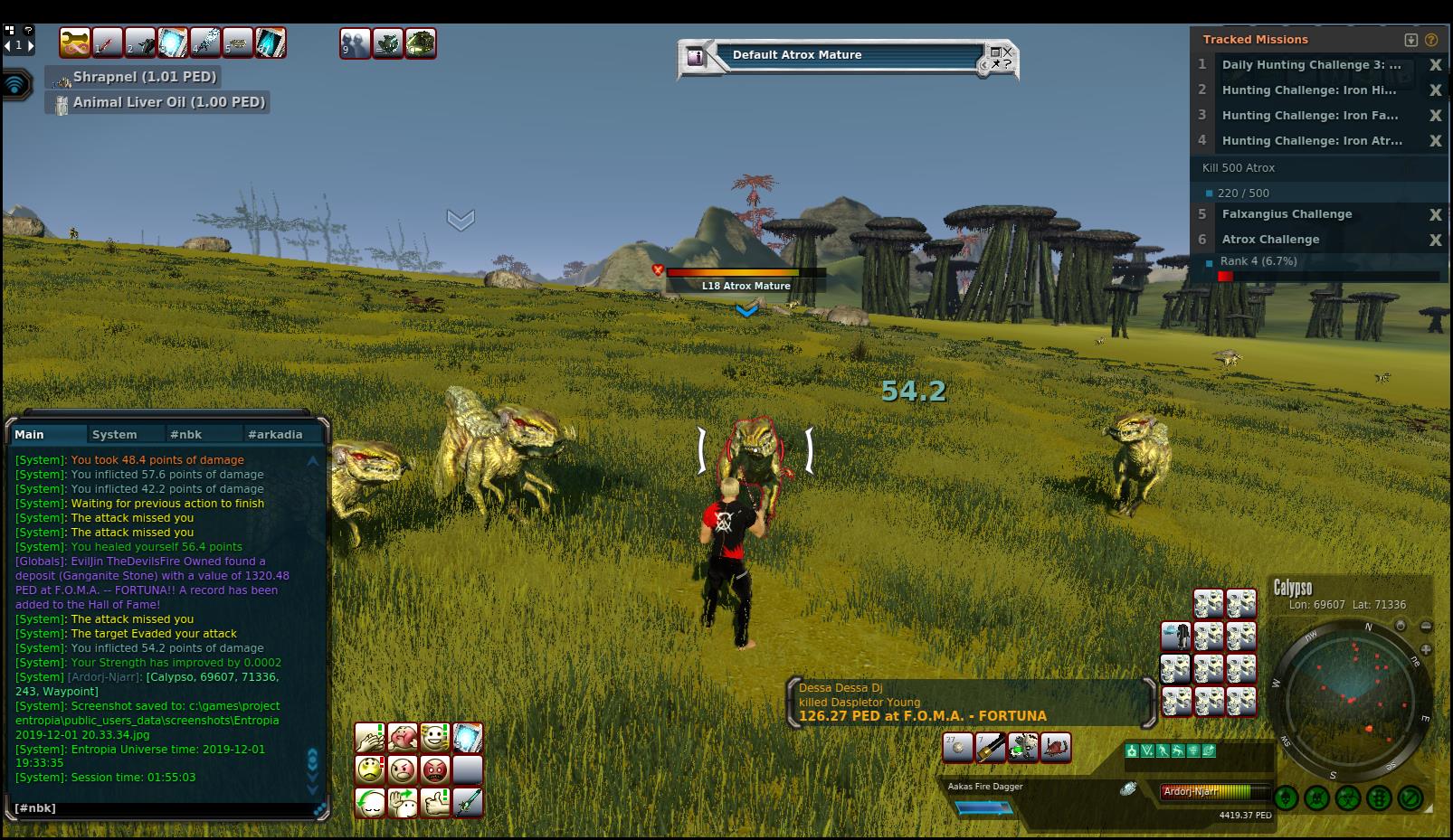Screen dimensions: 1453x840
Task: Trigger the angry red face emote
Action: pos(435,770)
